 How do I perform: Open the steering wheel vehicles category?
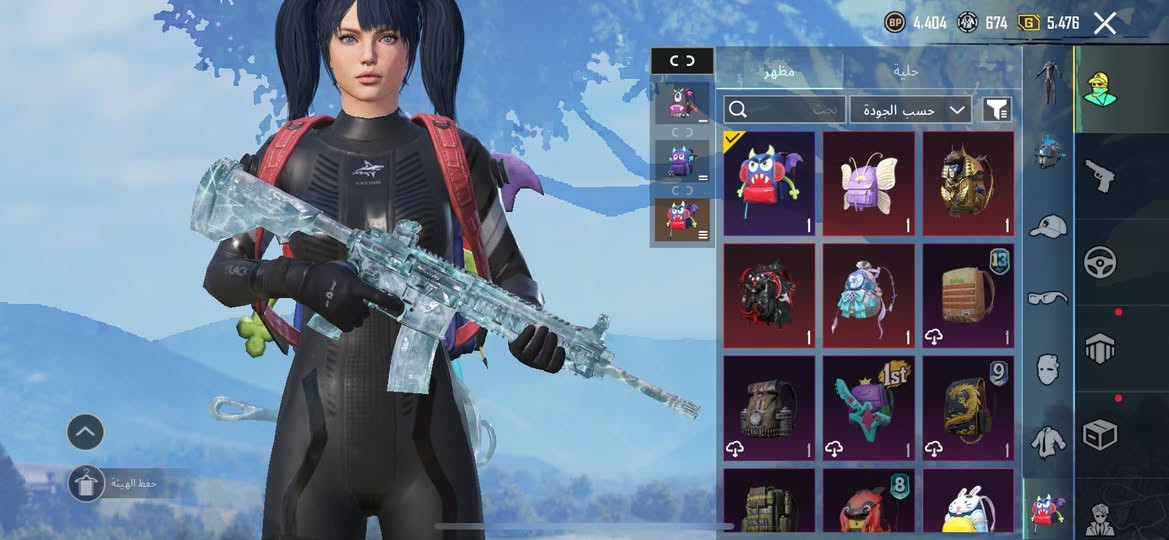tap(1099, 262)
